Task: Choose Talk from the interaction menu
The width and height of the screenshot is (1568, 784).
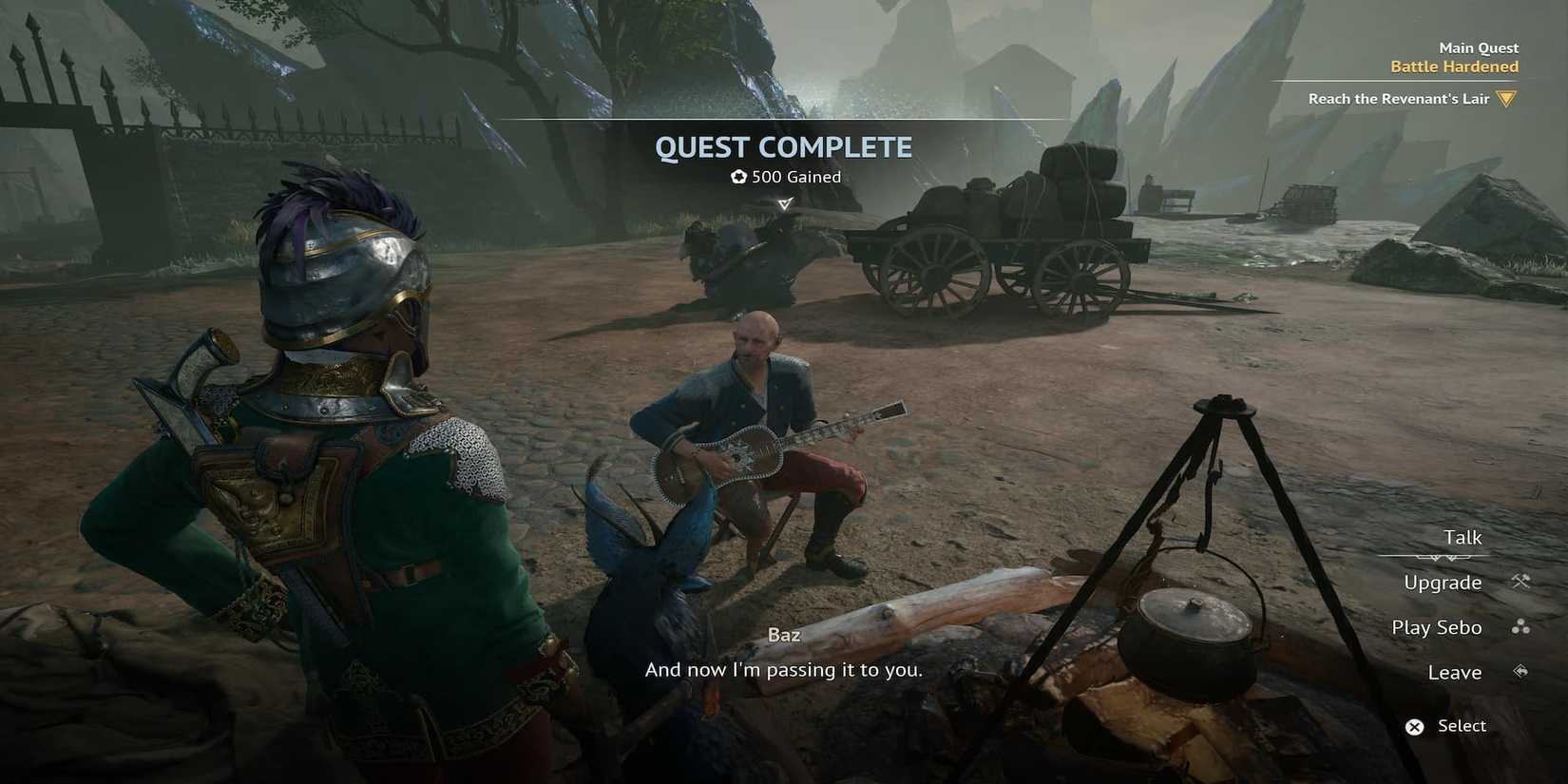Action: click(x=1464, y=537)
